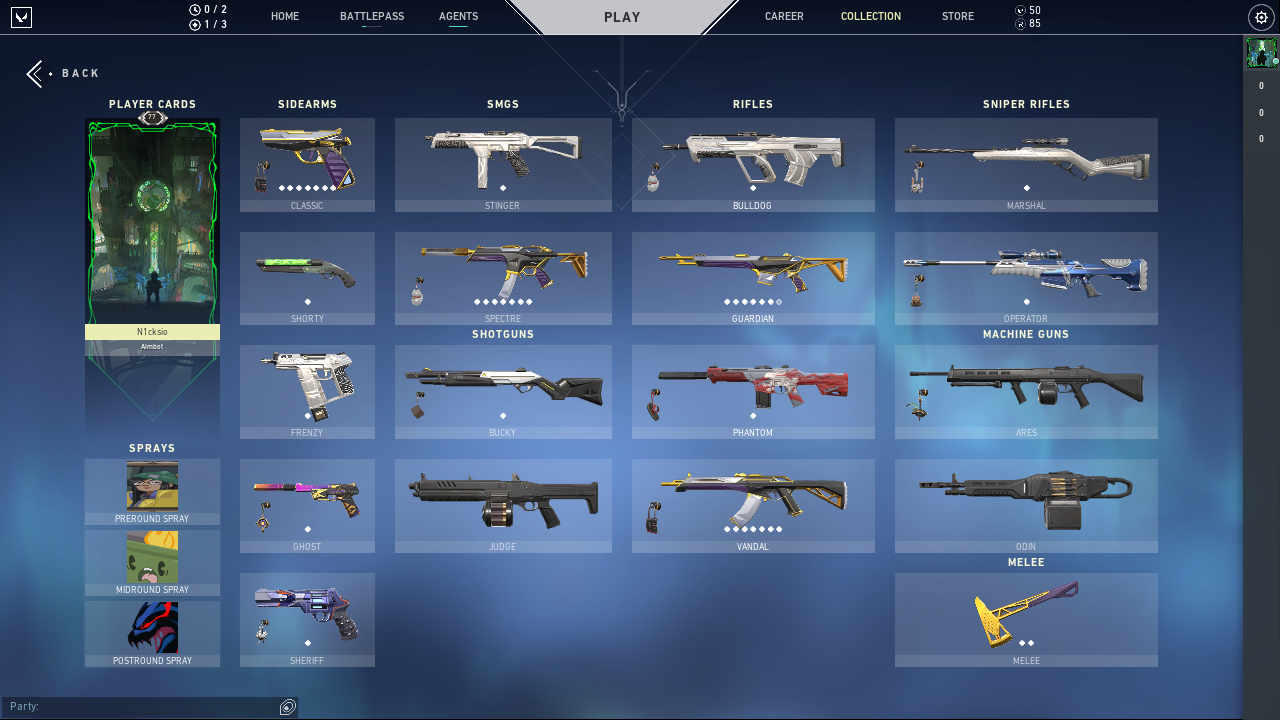The image size is (1280, 720).
Task: Open the CAREER tab
Action: click(784, 16)
